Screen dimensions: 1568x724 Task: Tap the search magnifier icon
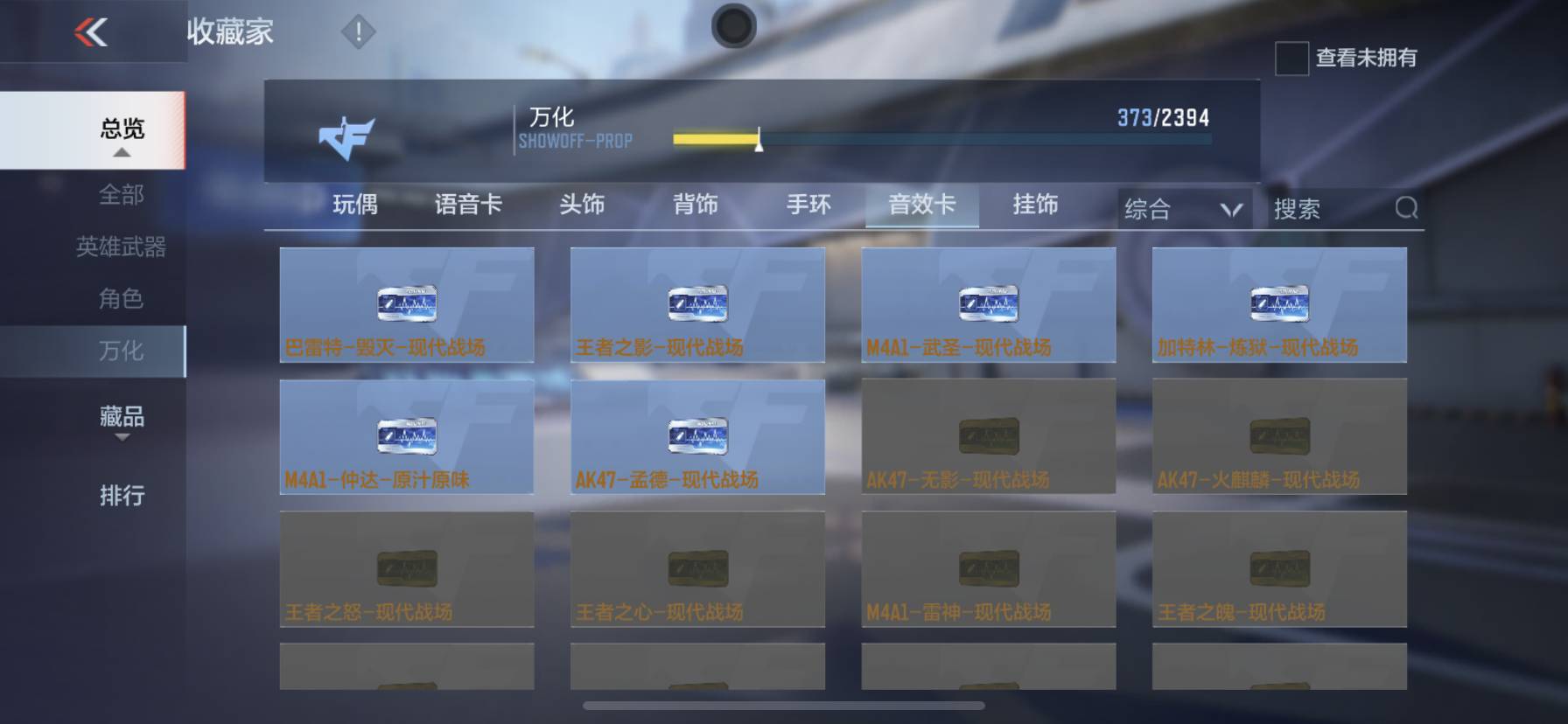point(1405,208)
